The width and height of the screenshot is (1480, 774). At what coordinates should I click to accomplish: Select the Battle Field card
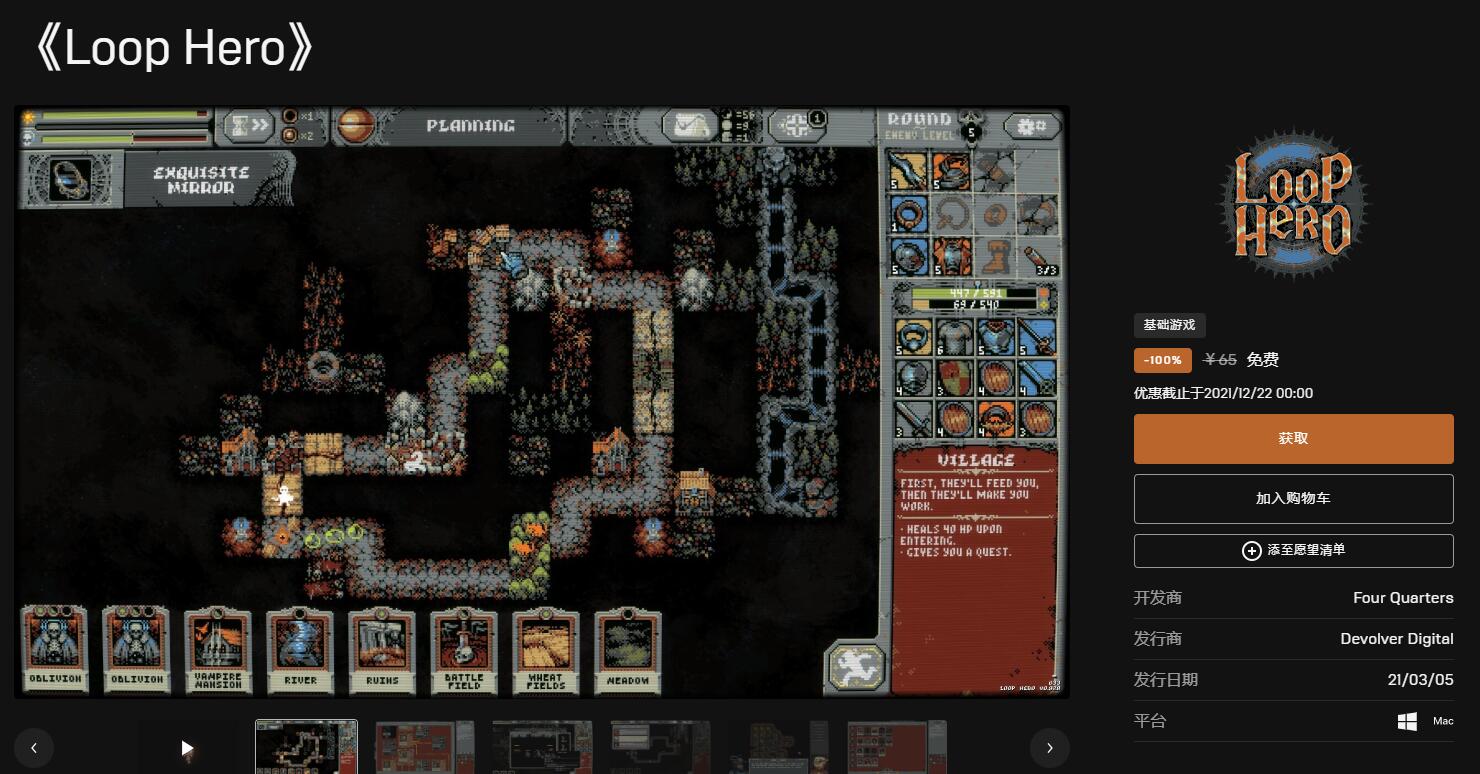464,649
